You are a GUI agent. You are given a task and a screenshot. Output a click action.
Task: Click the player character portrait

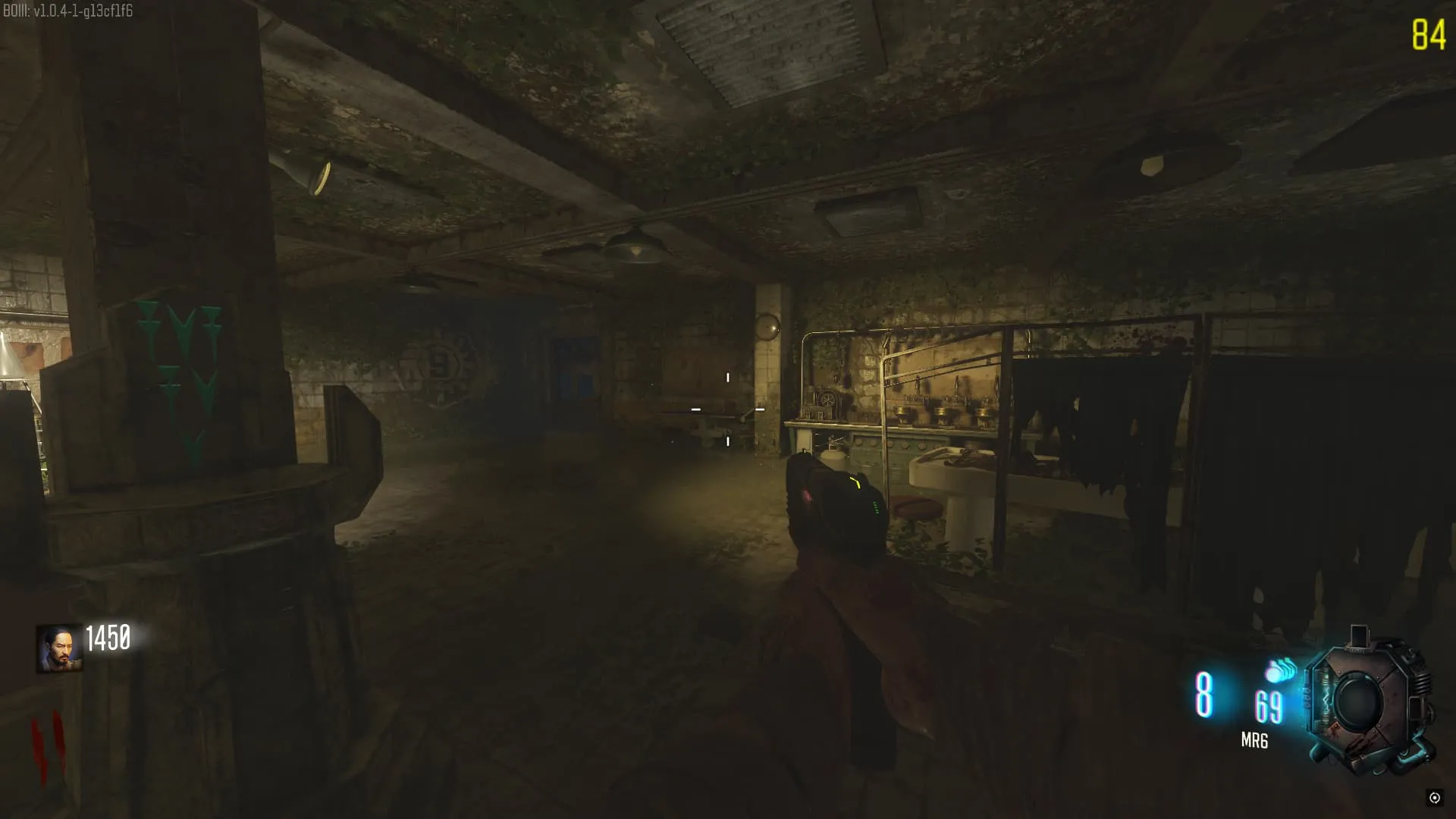59,648
